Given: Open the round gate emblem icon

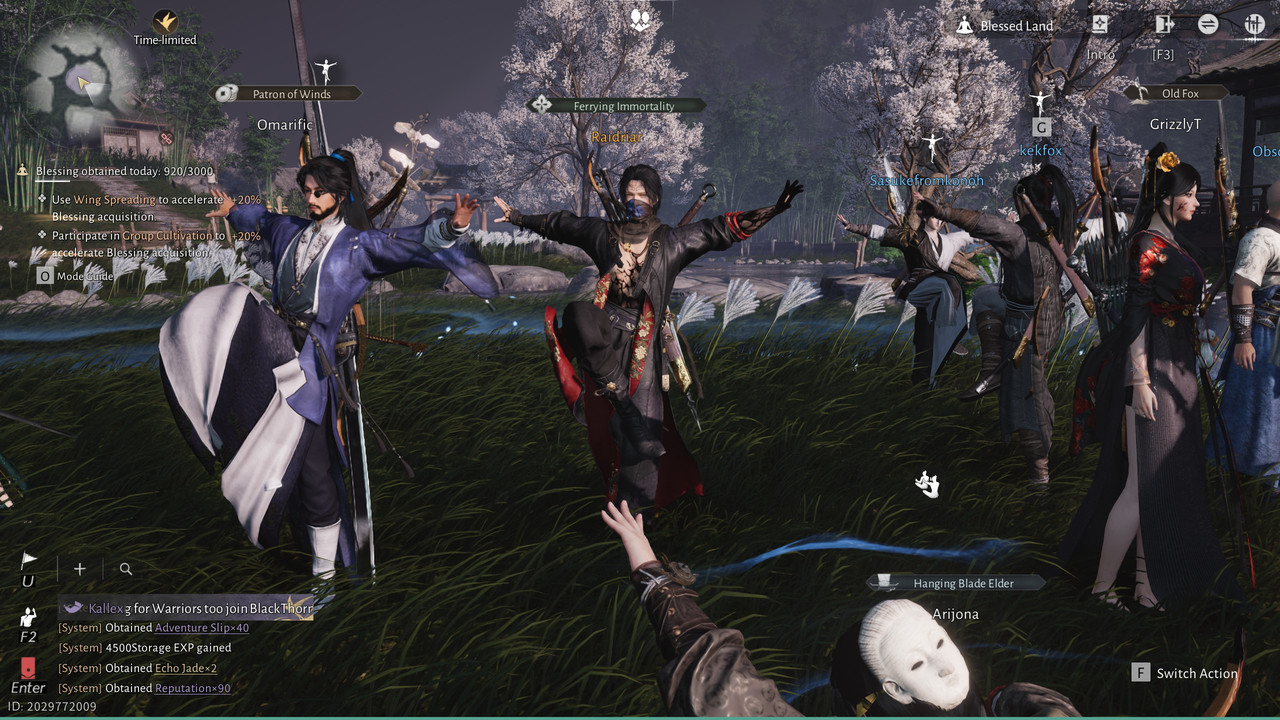Looking at the screenshot, I should click(1254, 25).
